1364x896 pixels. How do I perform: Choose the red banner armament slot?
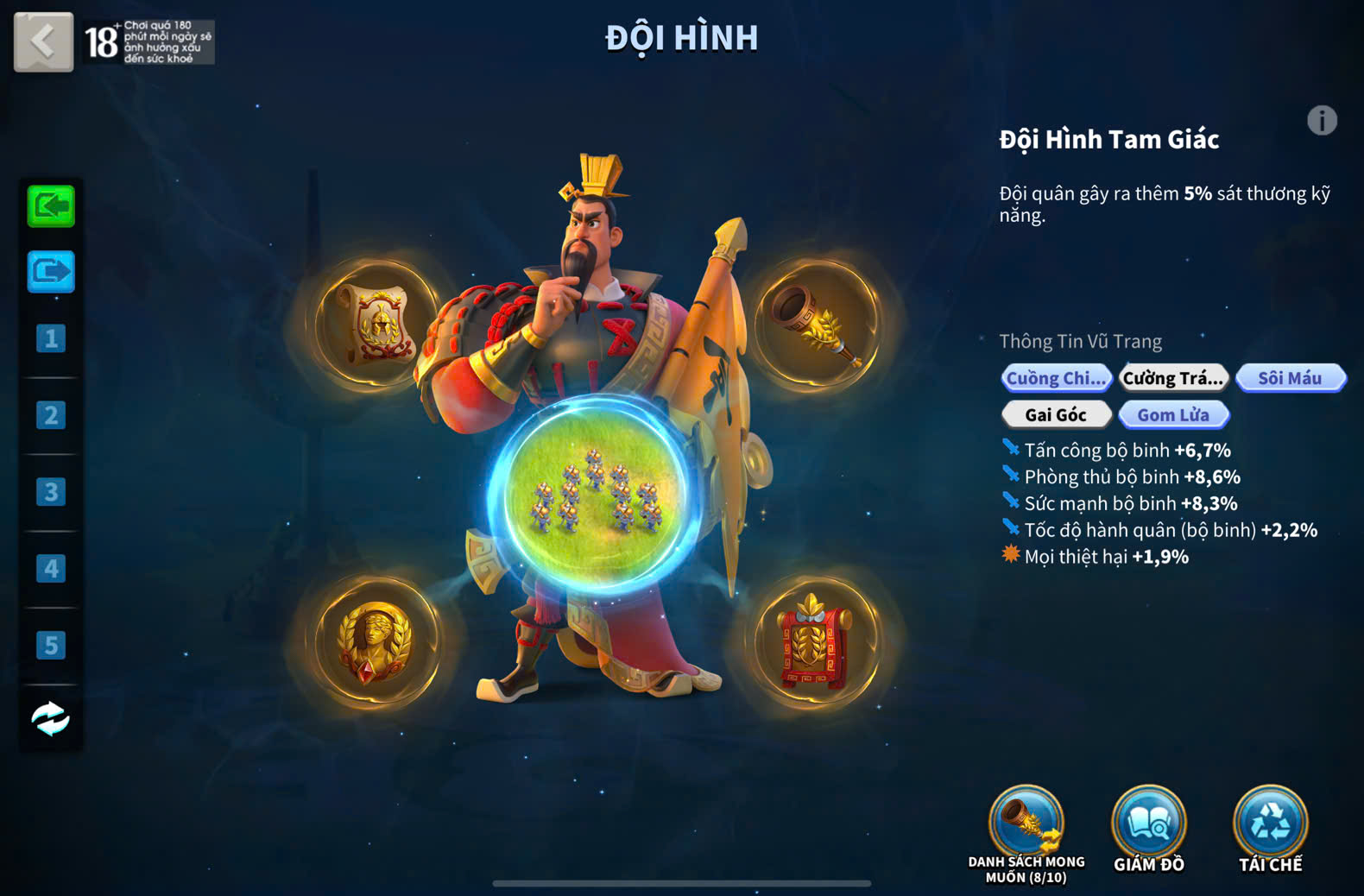(x=815, y=642)
